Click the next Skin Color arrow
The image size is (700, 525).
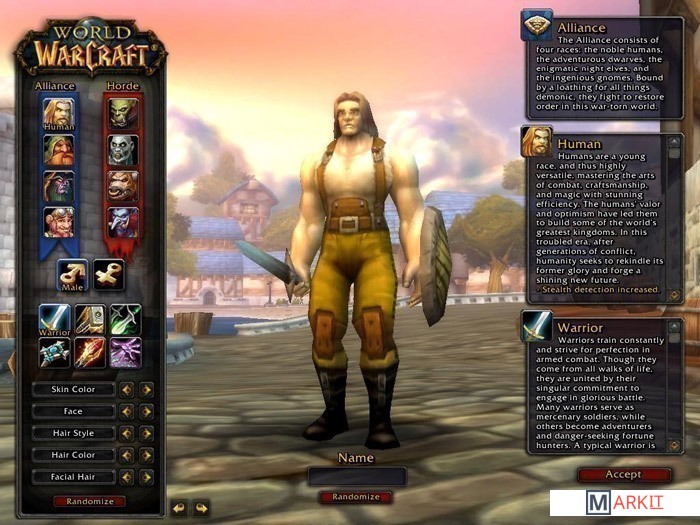pyautogui.click(x=146, y=389)
